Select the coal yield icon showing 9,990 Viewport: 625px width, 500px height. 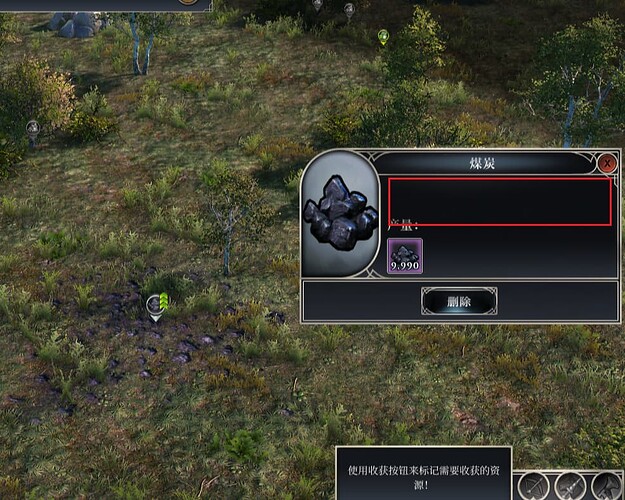405,256
